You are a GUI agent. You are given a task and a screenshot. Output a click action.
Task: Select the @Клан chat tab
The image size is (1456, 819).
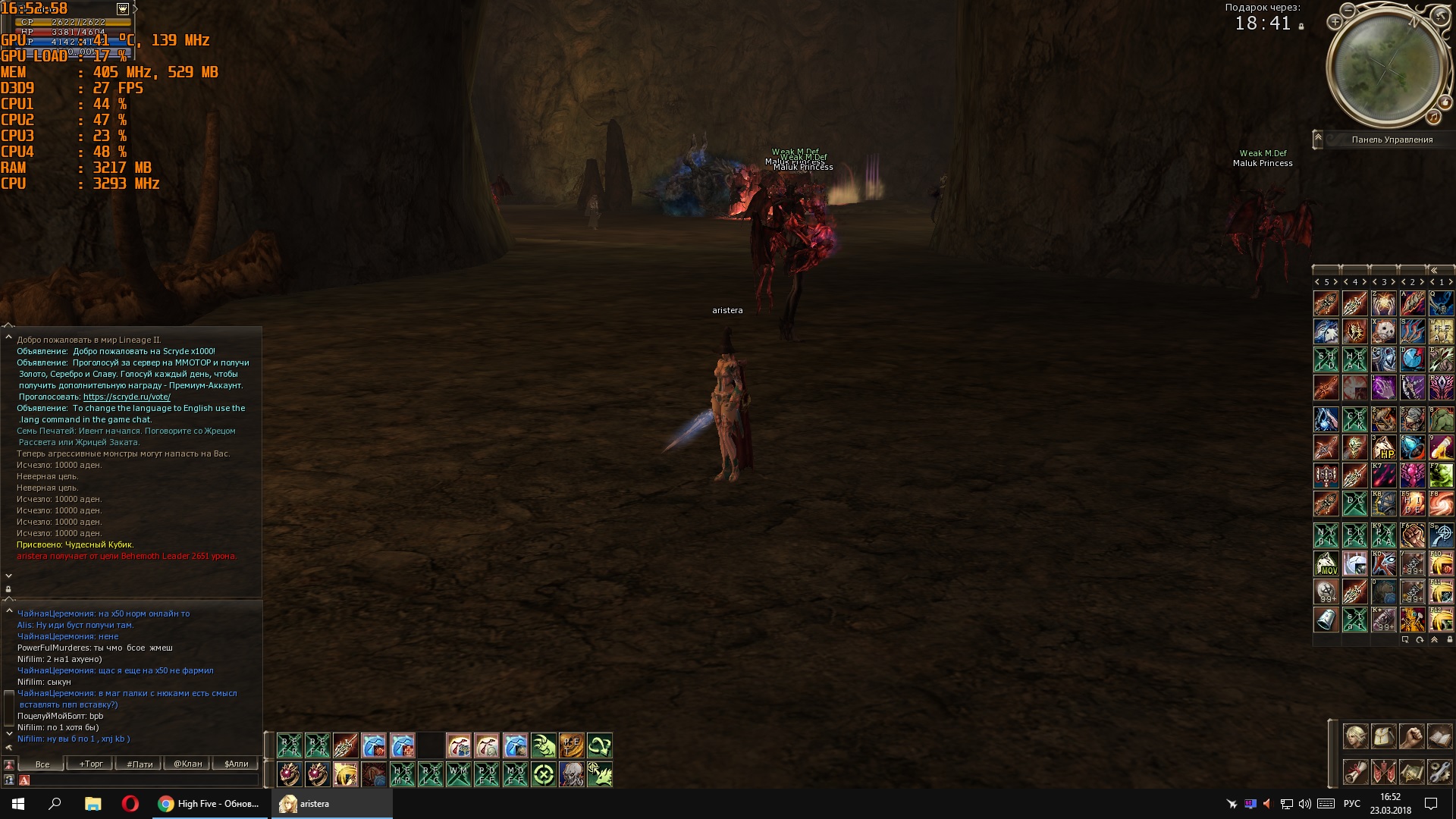(188, 764)
